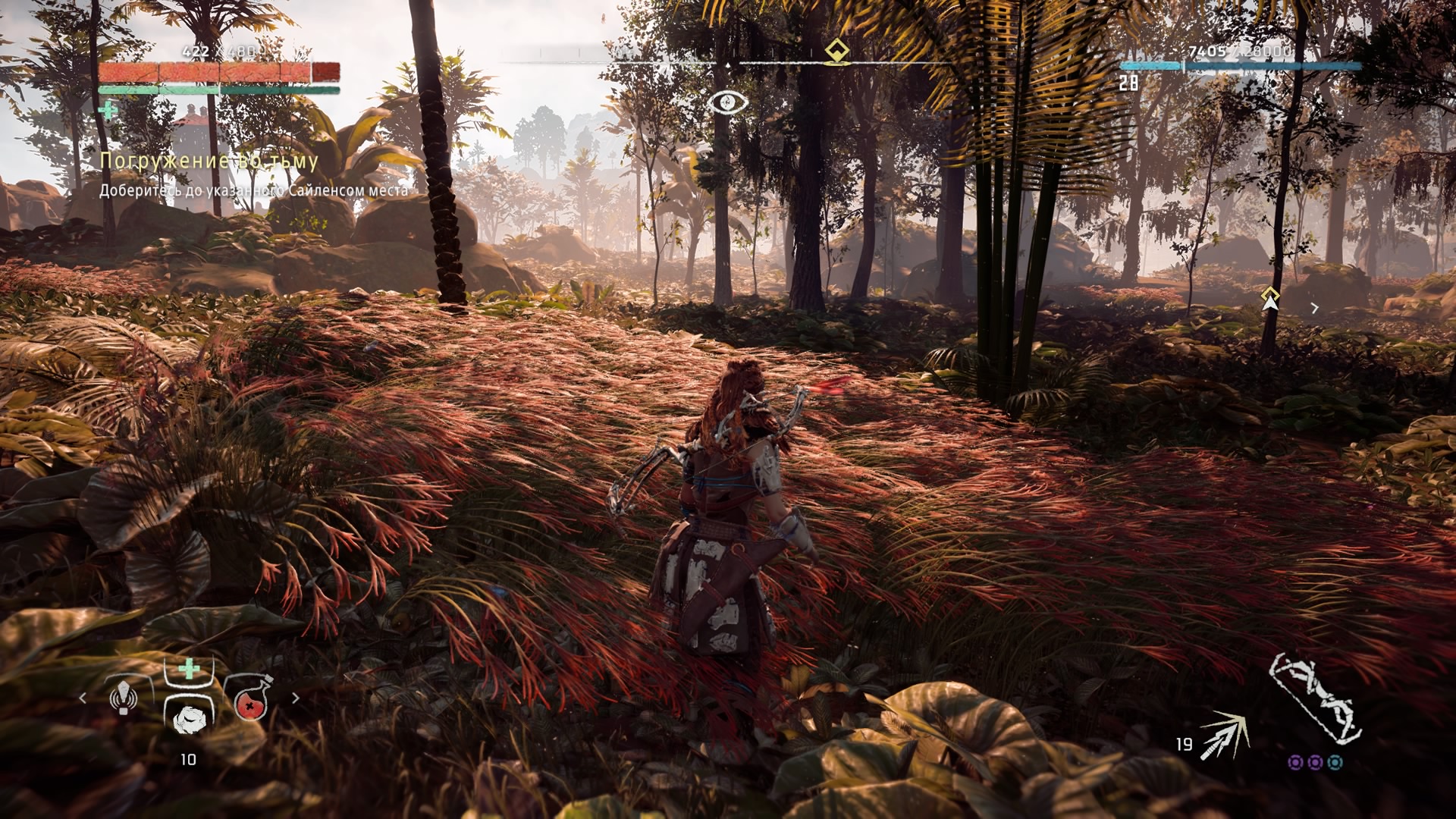
Task: Click the green medicine cross under health bar
Action: [x=108, y=111]
